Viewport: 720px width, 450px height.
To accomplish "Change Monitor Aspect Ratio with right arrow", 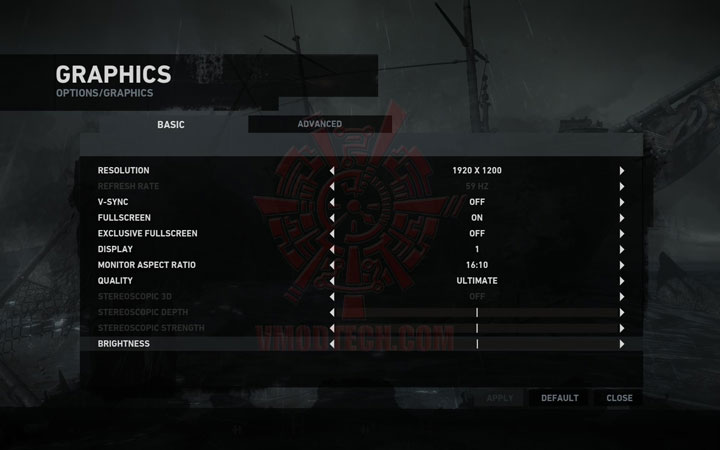I will (x=621, y=265).
